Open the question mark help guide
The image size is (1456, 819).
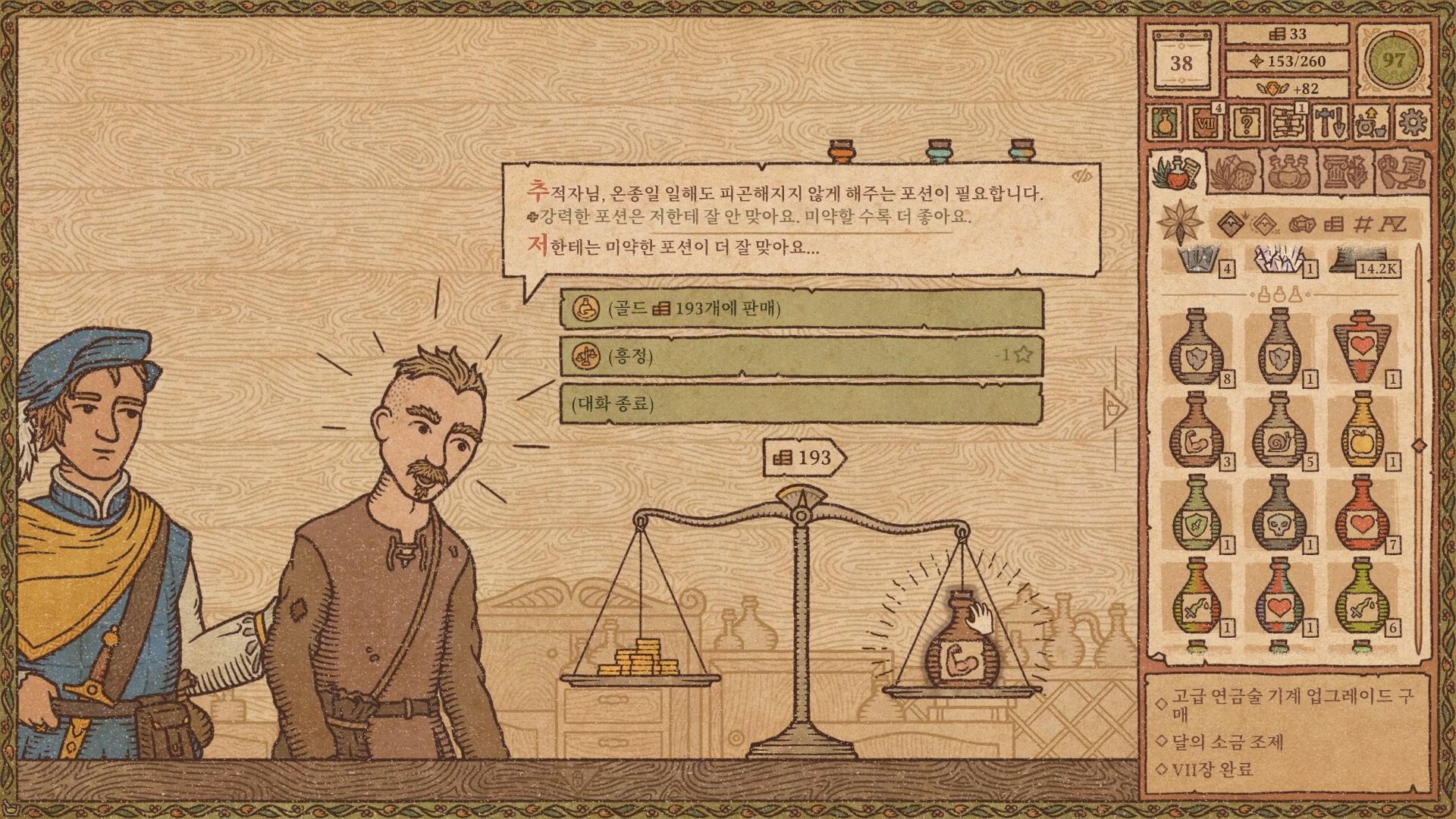[x=1246, y=123]
